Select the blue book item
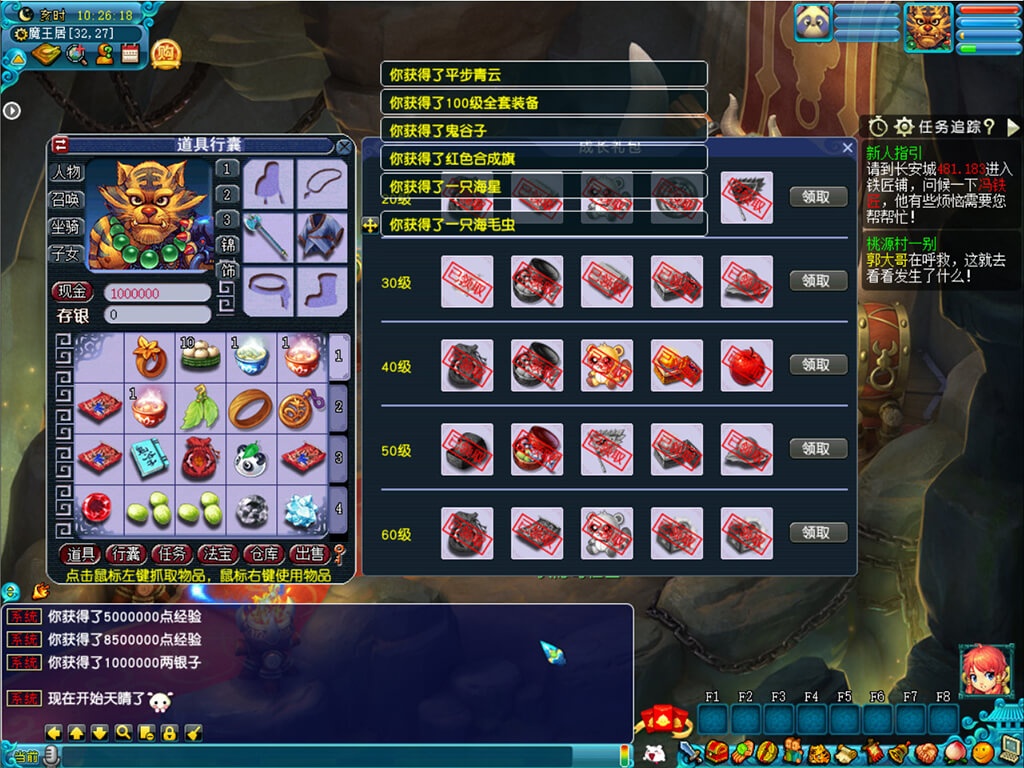The width and height of the screenshot is (1024, 768). (150, 459)
